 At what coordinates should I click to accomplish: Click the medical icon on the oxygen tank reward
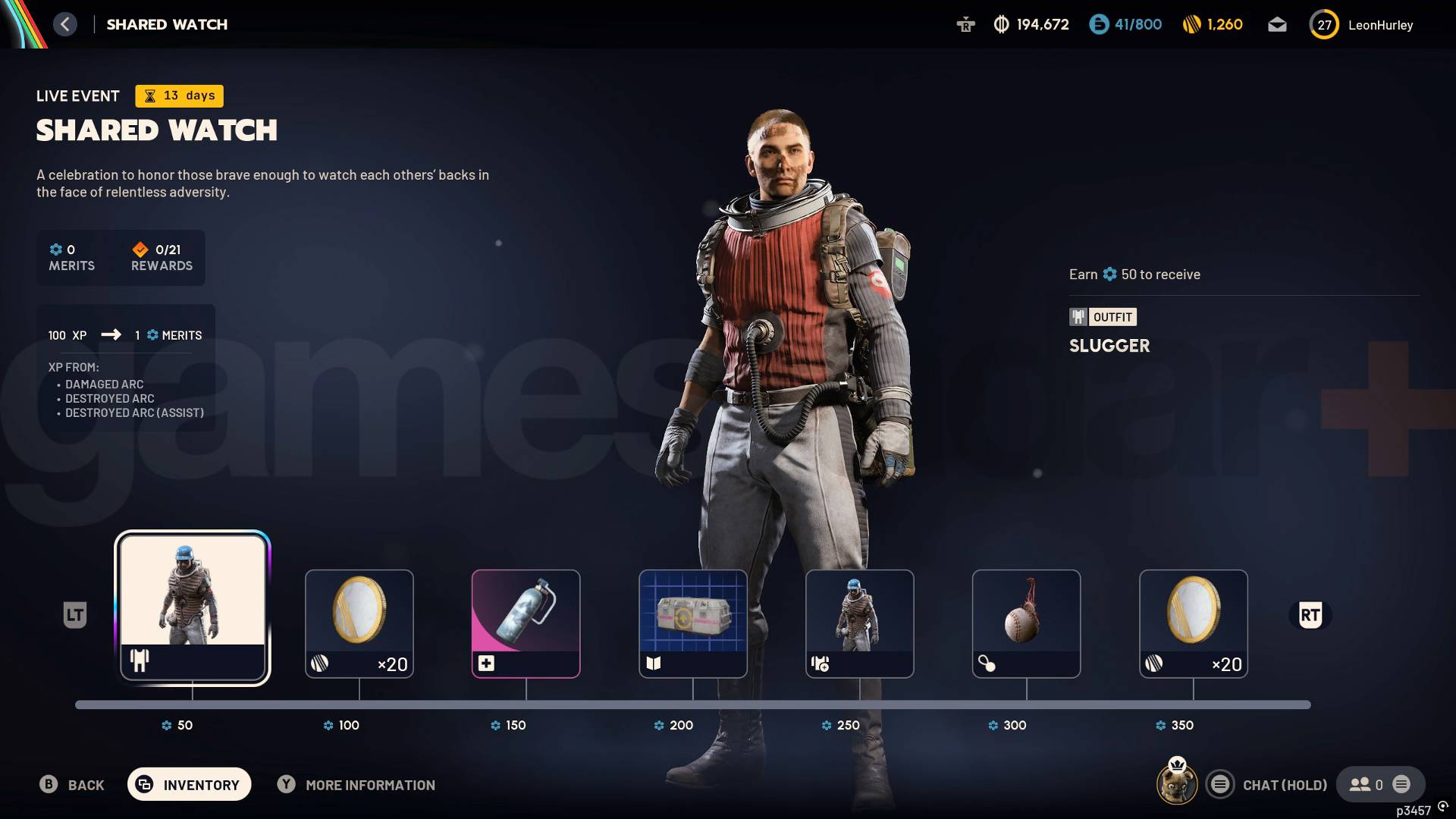[488, 663]
